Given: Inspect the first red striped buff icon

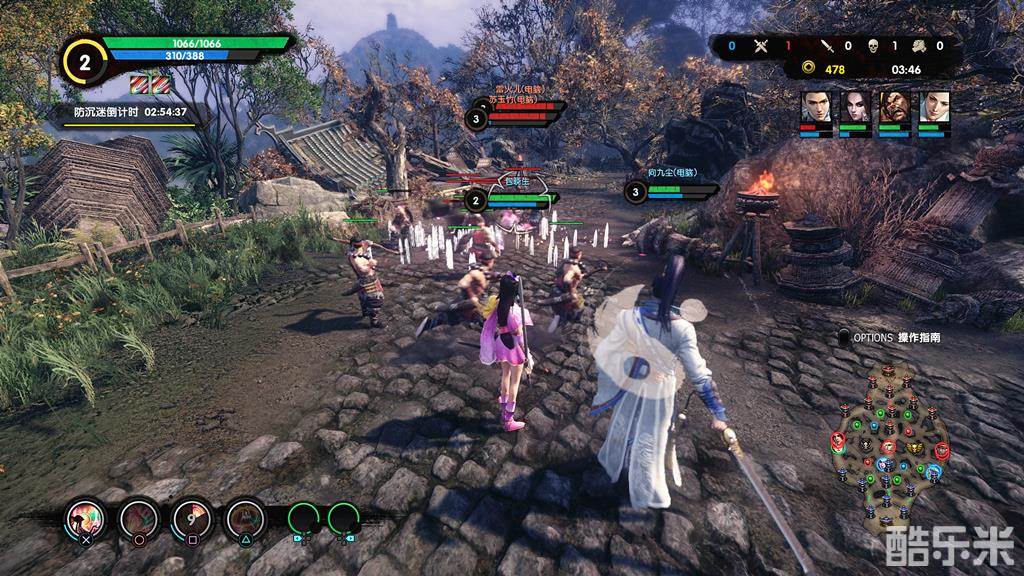Looking at the screenshot, I should 138,83.
